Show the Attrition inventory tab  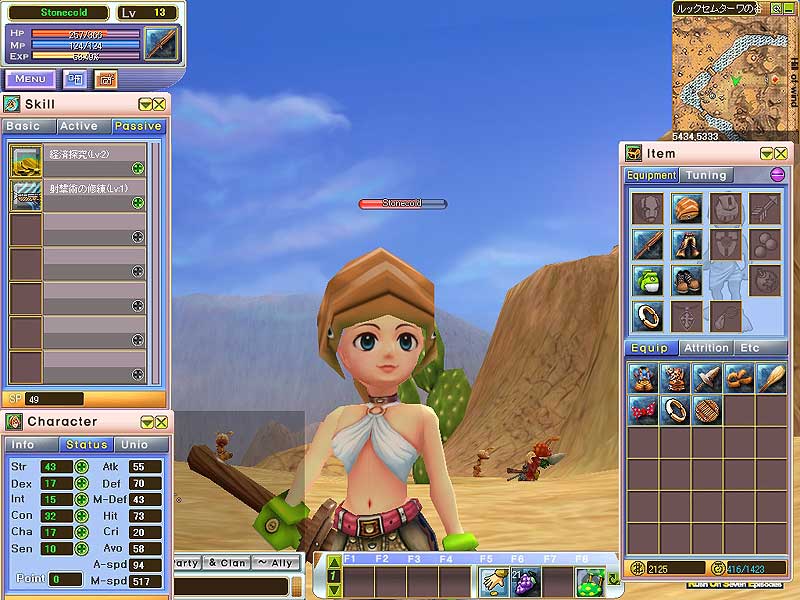point(706,348)
